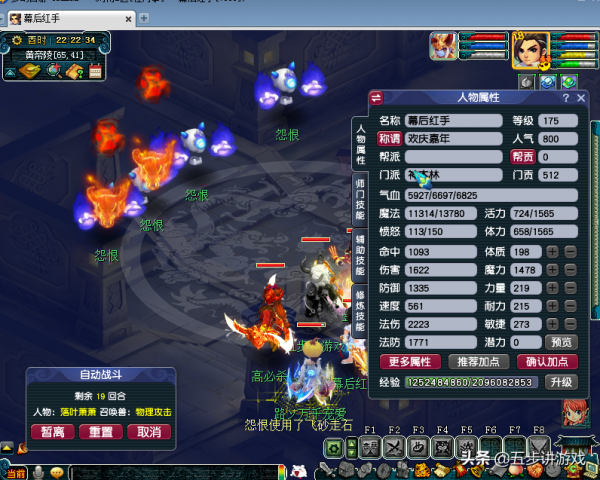Decrease 敏捷 with its minus button
Image resolution: width=600 pixels, height=480 pixels.
(x=570, y=324)
